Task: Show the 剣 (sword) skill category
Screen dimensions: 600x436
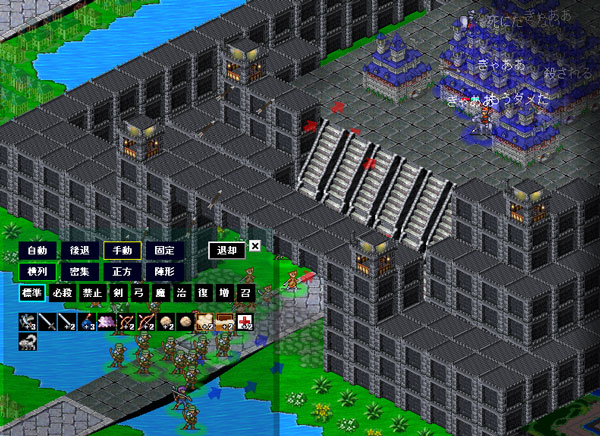Action: [x=118, y=293]
